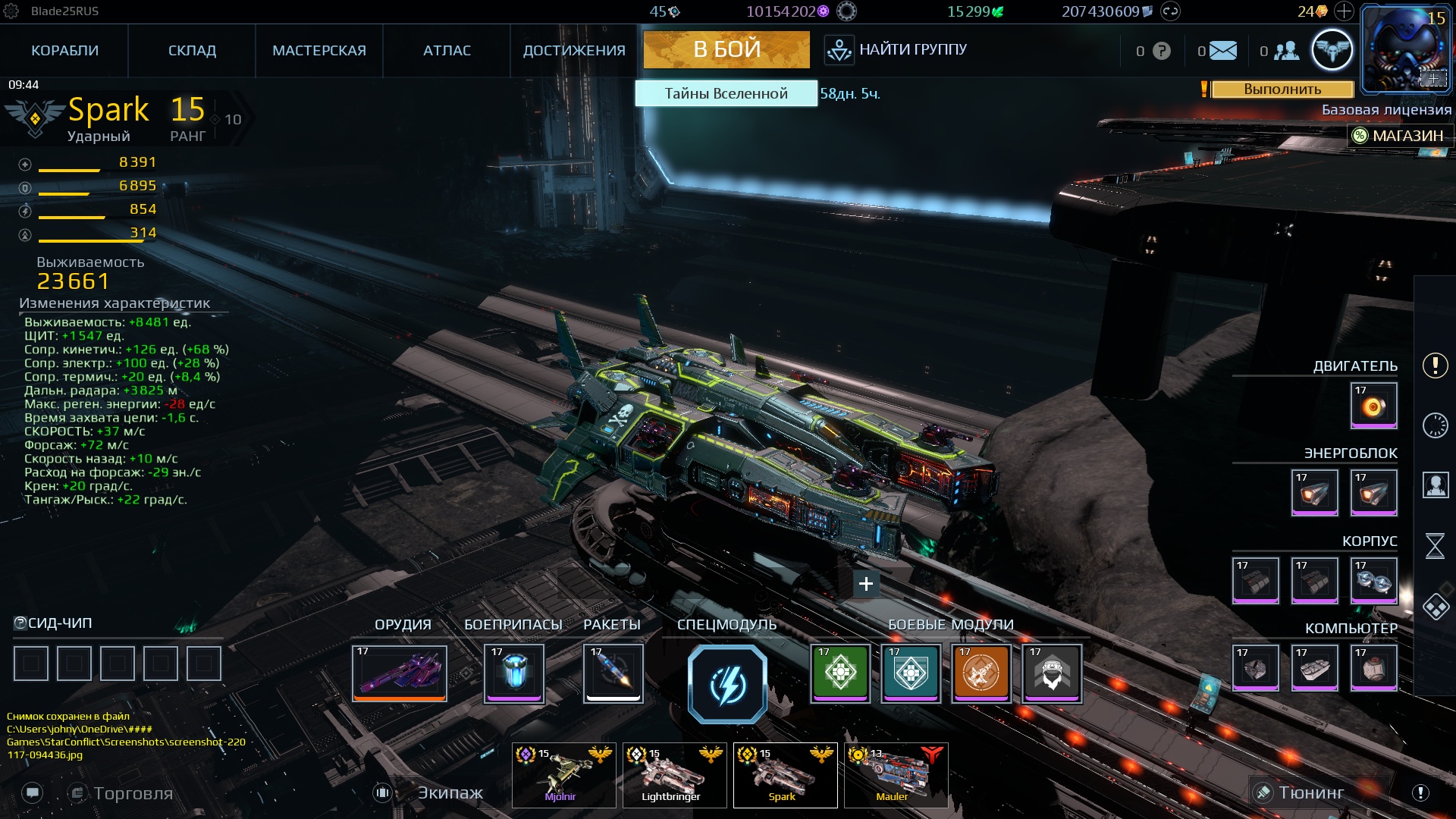Open the mail envelope icon
The height and width of the screenshot is (819, 1456).
click(1221, 50)
